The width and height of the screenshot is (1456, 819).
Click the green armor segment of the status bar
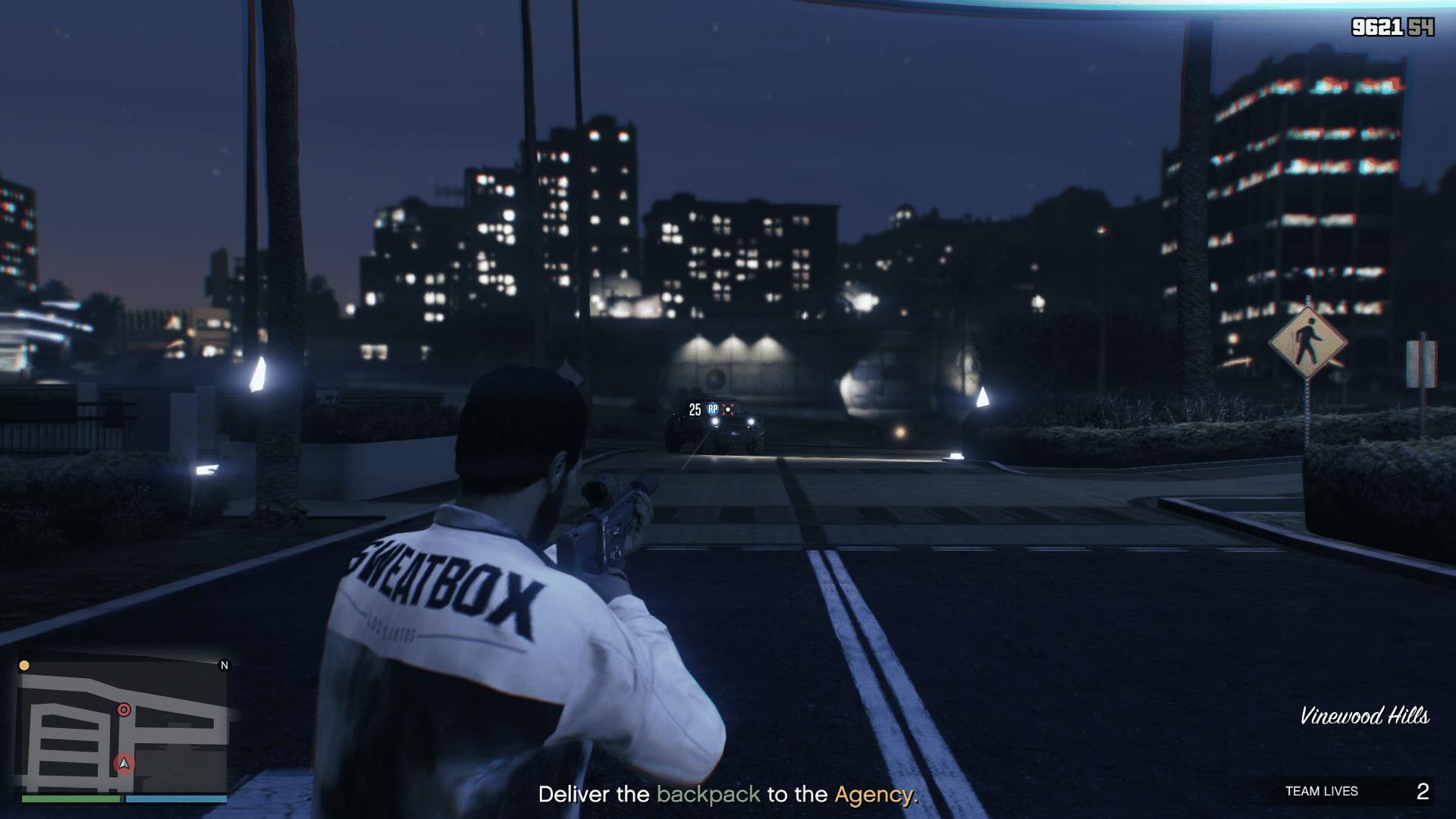[71, 799]
